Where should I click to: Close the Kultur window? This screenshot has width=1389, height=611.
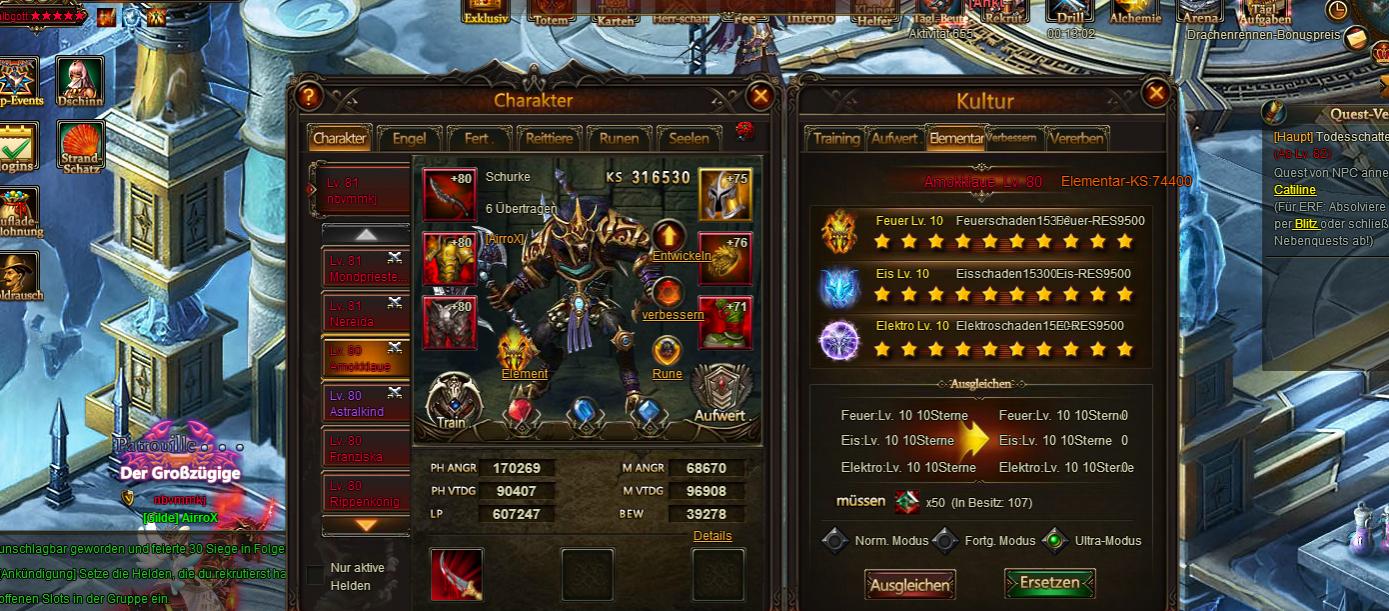[x=1155, y=94]
